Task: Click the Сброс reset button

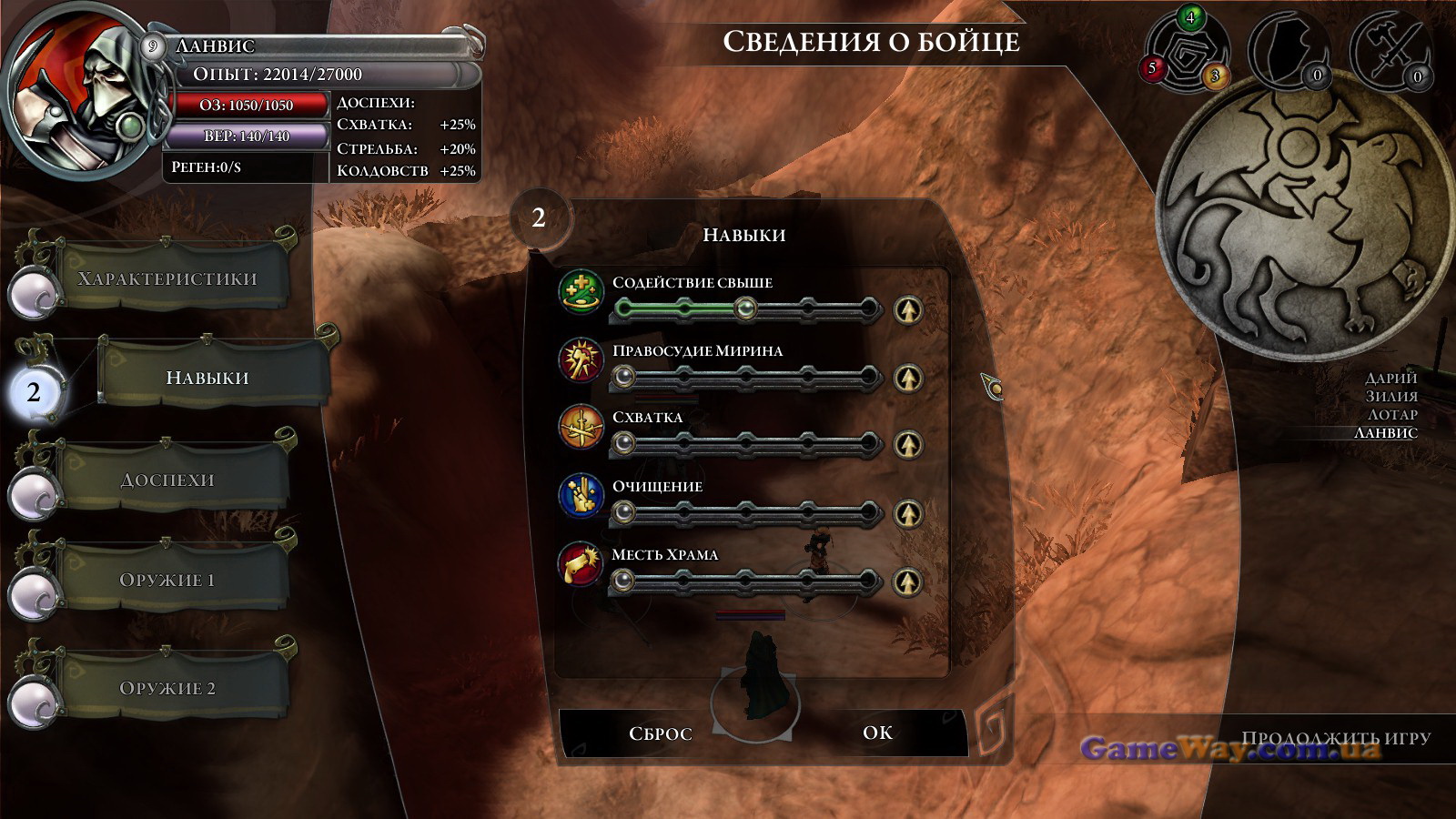Action: coord(661,733)
